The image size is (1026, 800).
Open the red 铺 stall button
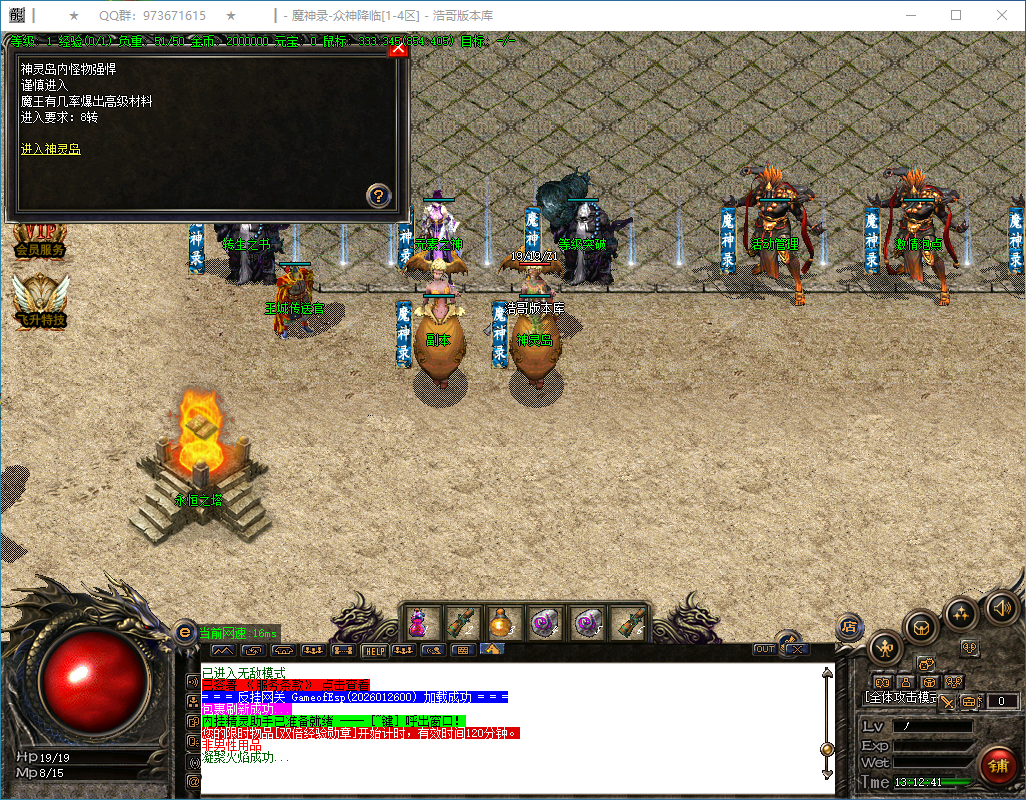click(997, 766)
